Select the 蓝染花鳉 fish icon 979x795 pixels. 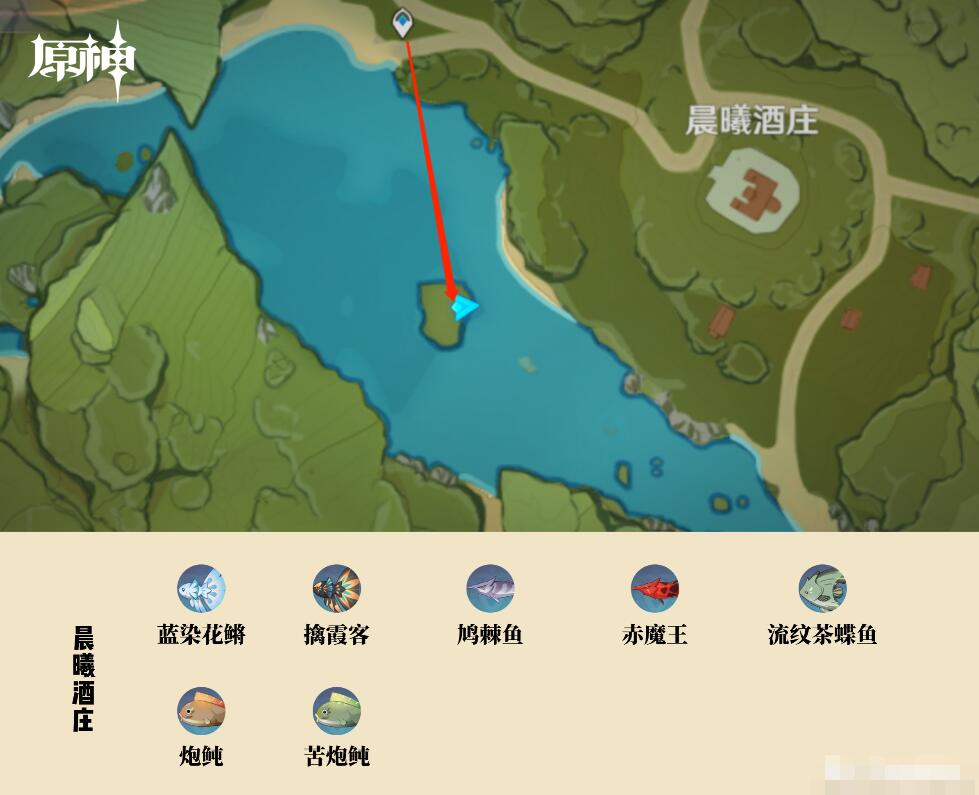pos(201,589)
